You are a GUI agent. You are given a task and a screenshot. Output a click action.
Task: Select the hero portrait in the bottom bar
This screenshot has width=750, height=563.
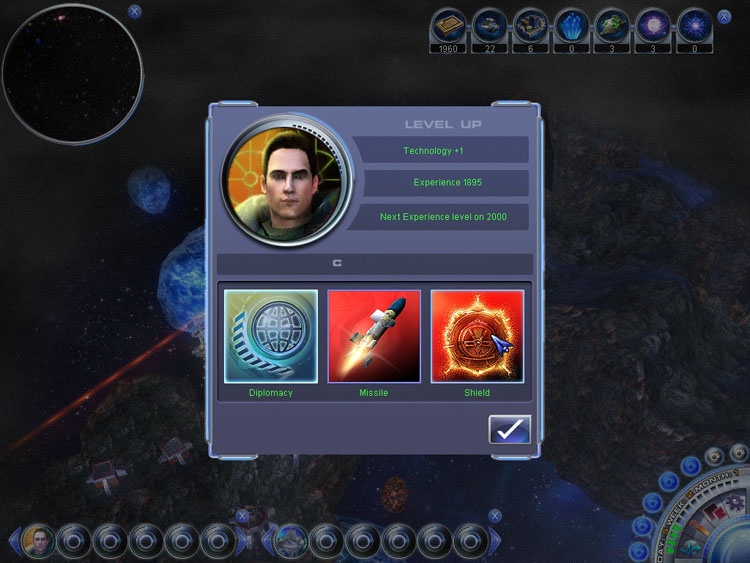(x=39, y=541)
